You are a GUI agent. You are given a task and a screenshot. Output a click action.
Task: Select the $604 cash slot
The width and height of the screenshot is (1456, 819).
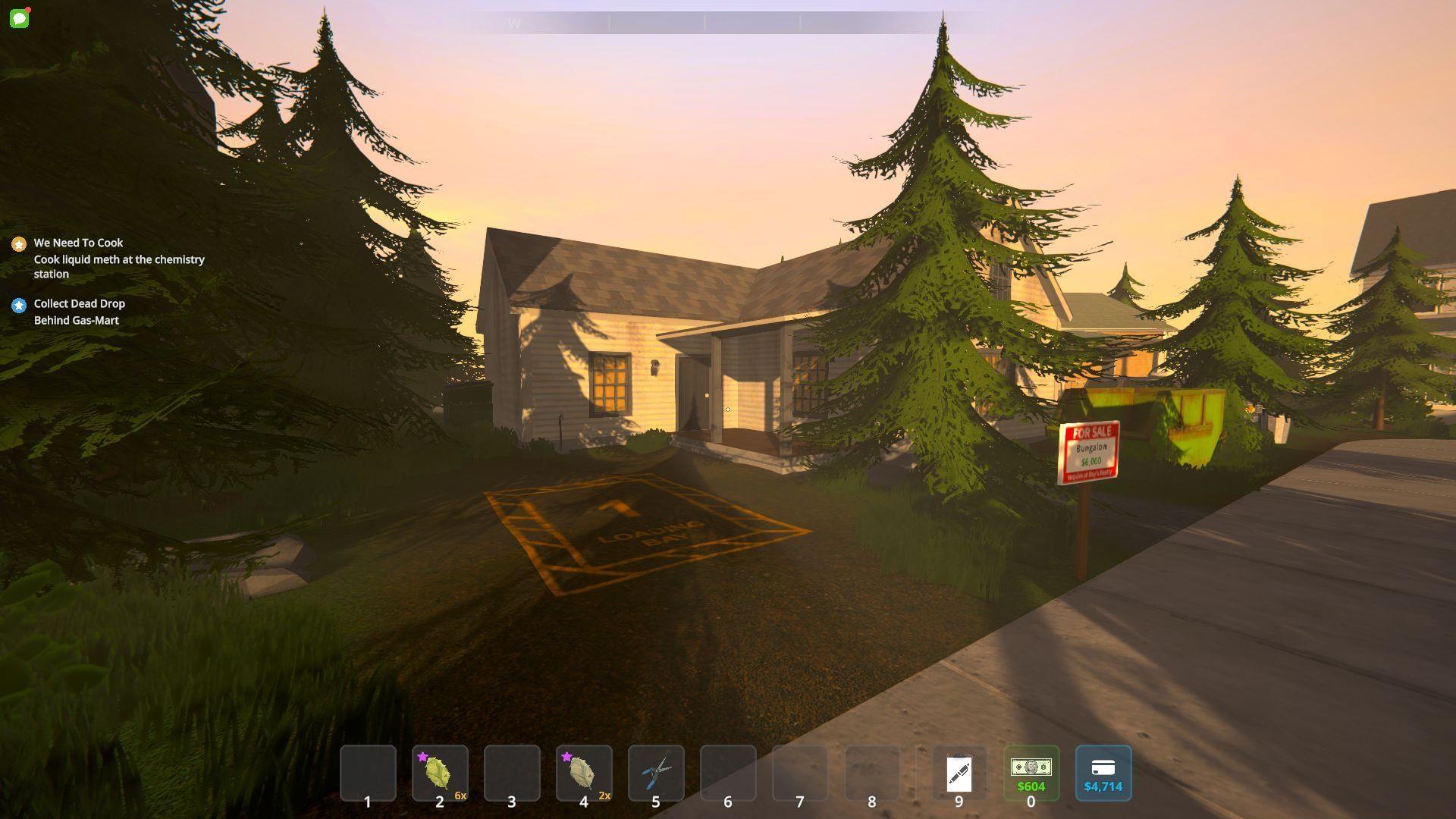pos(1031,773)
